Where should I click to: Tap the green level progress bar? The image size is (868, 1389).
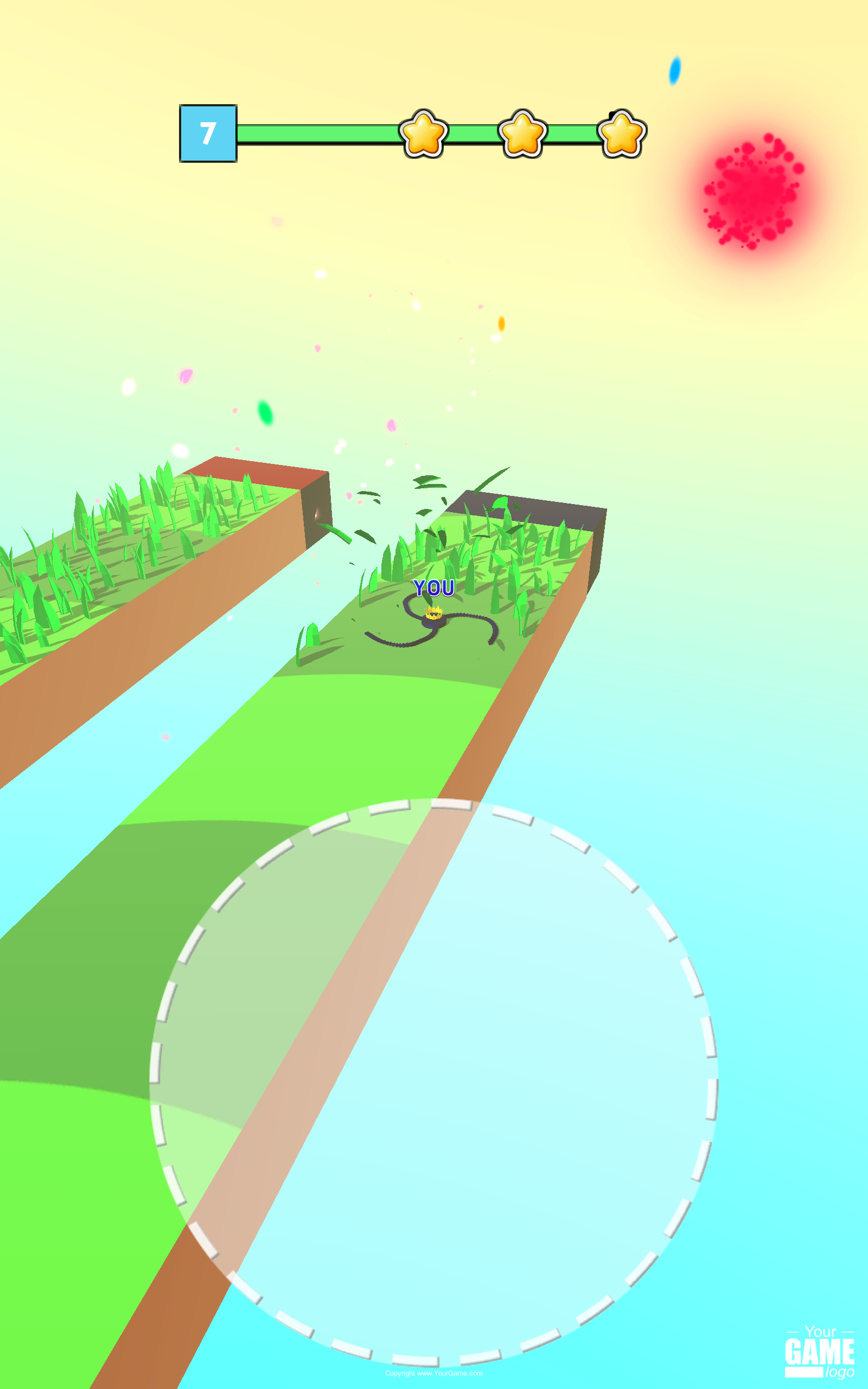(316, 132)
